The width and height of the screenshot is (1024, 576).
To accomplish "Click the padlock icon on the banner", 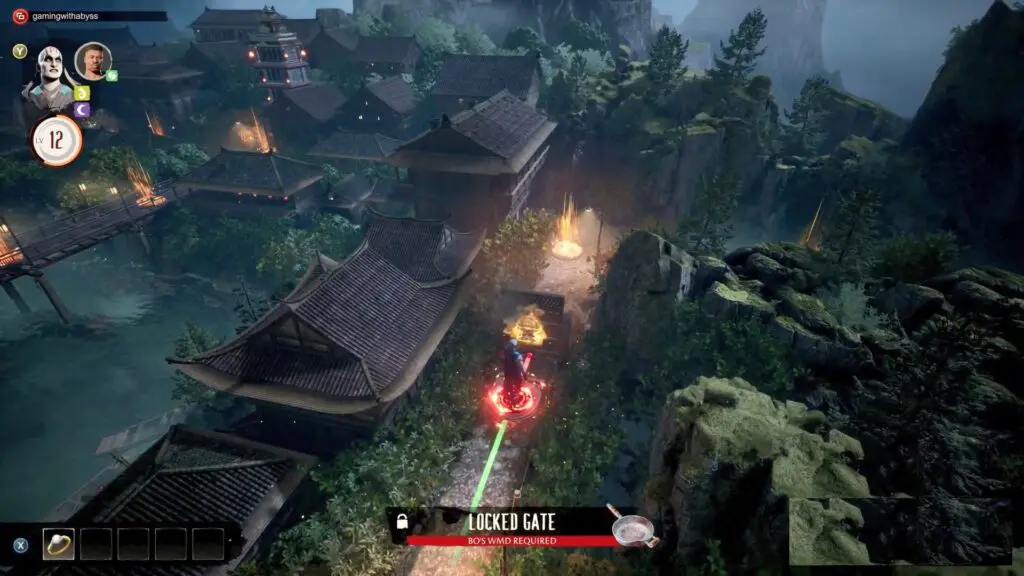I will pyautogui.click(x=402, y=522).
